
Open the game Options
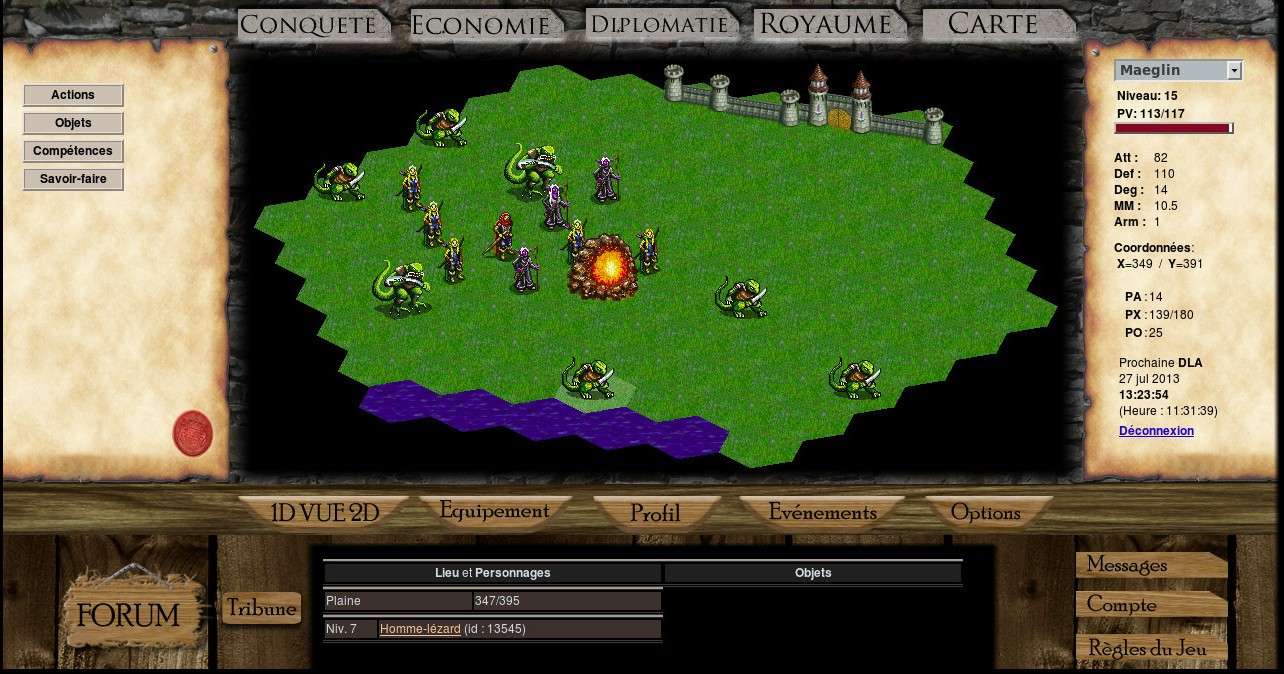985,512
